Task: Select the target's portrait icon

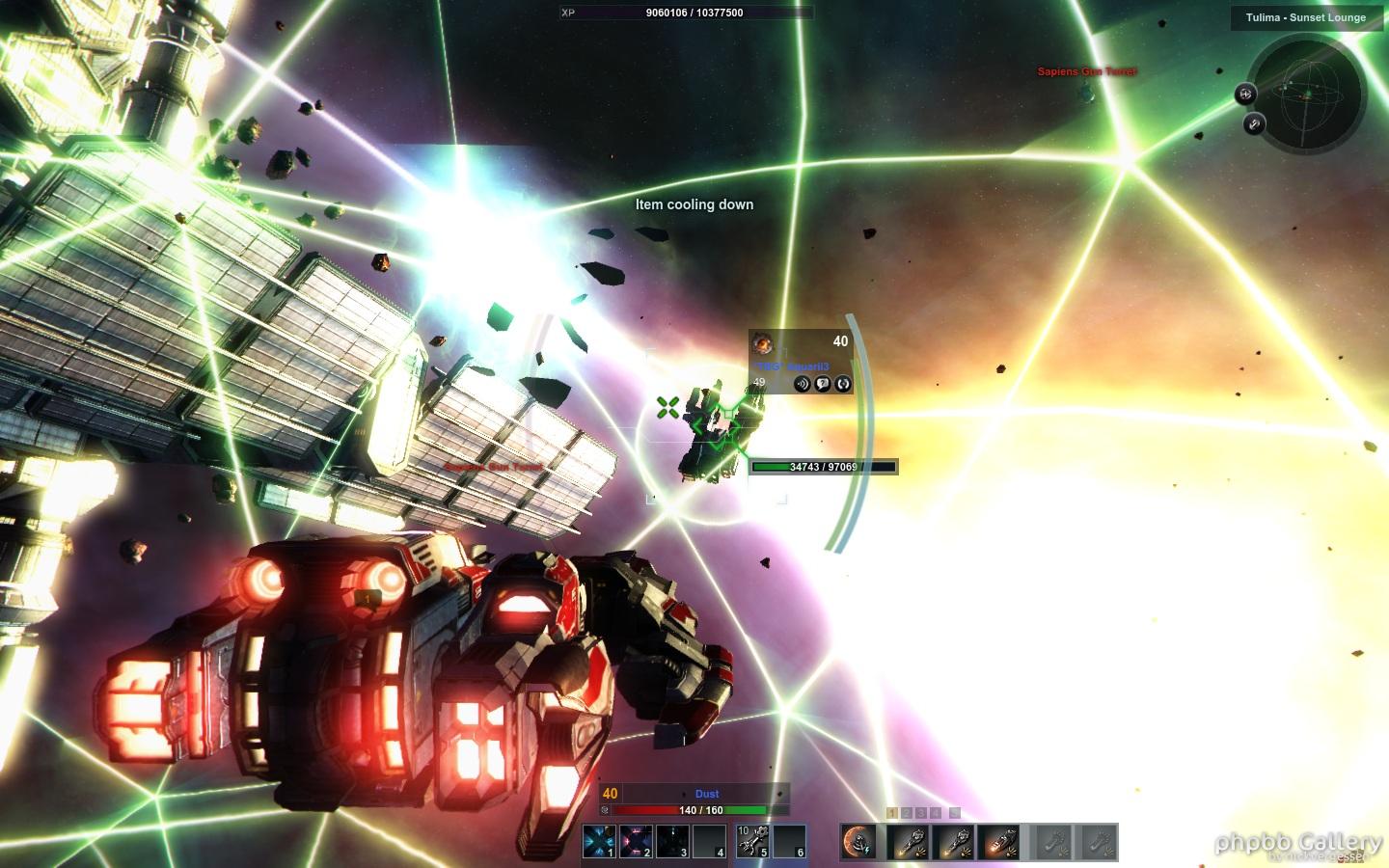Action: pos(763,343)
